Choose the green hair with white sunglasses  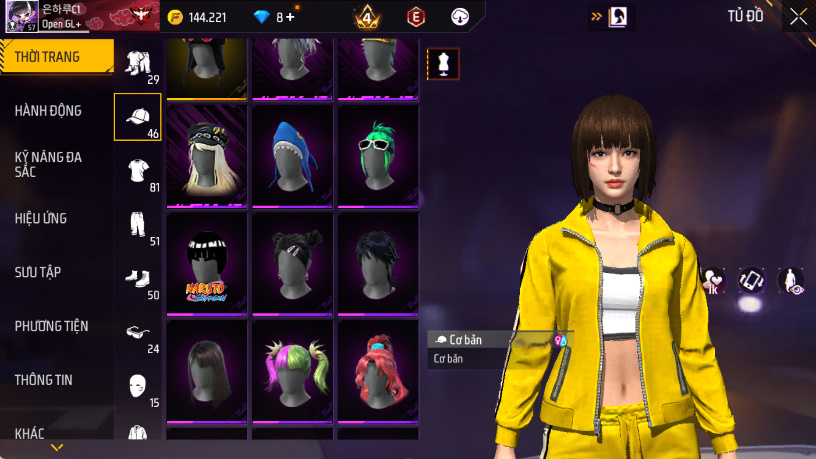(x=377, y=155)
